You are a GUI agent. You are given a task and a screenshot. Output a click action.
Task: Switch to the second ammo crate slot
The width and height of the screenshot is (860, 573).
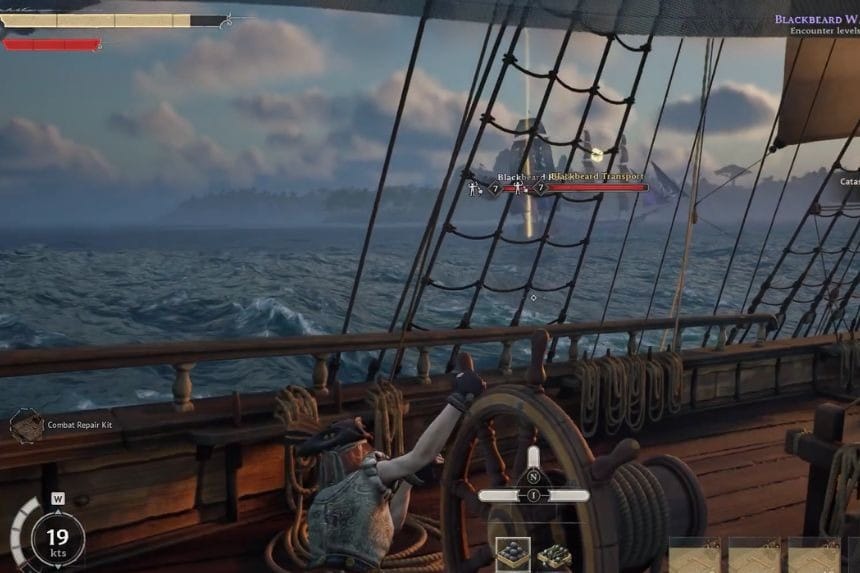tap(553, 556)
